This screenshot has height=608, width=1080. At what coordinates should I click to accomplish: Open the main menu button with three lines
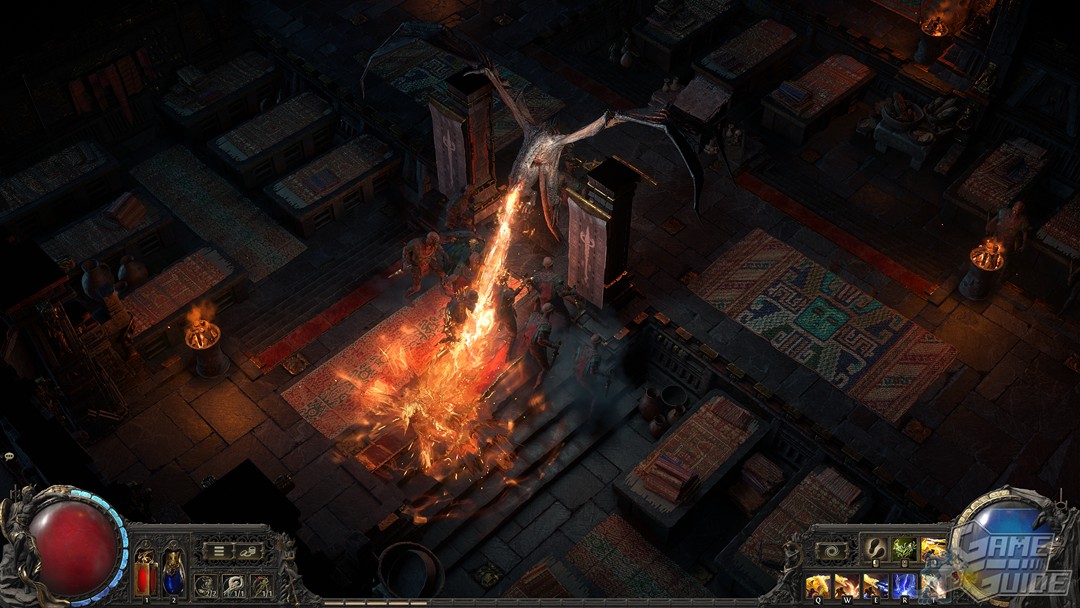click(219, 551)
